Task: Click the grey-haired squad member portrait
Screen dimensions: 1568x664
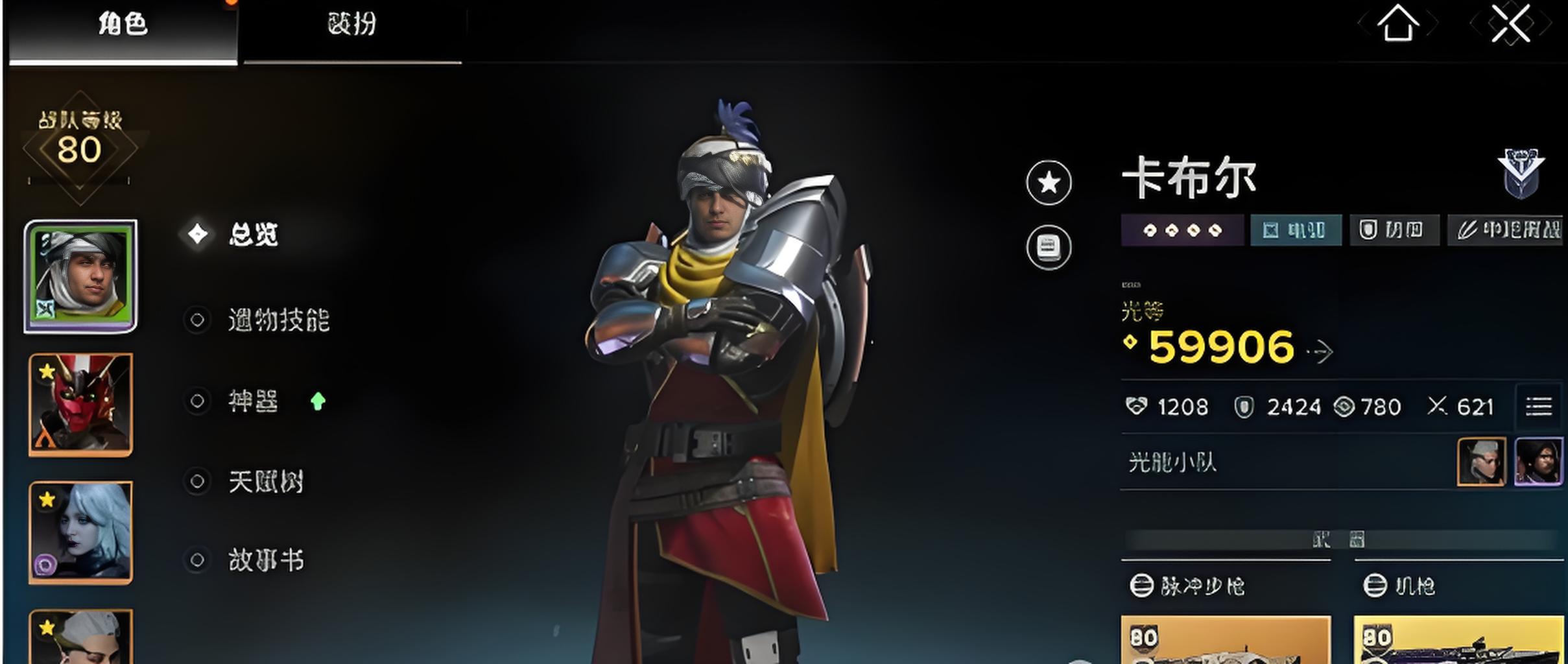Action: (x=1481, y=462)
